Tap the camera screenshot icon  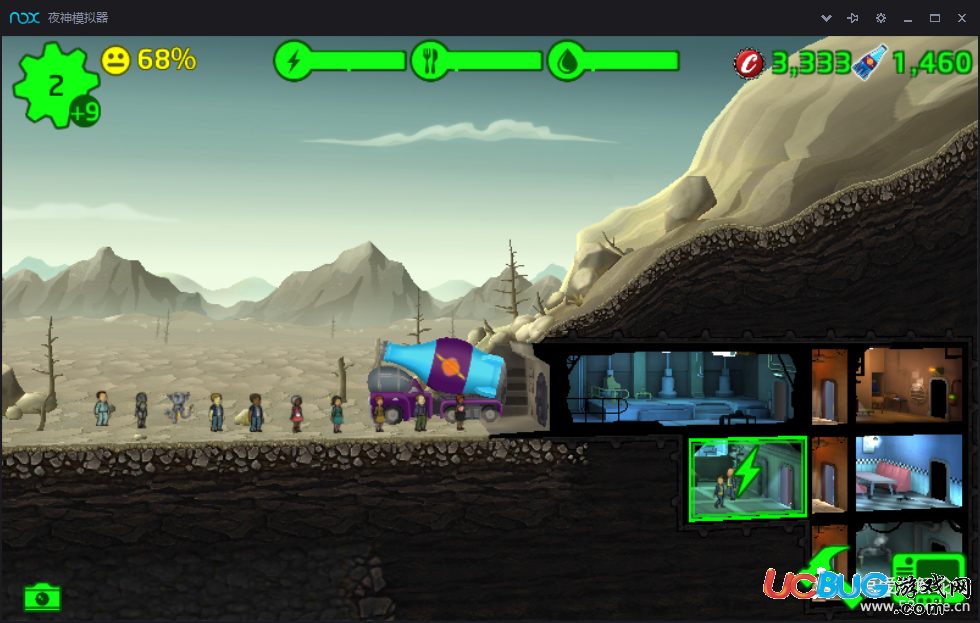pos(42,597)
